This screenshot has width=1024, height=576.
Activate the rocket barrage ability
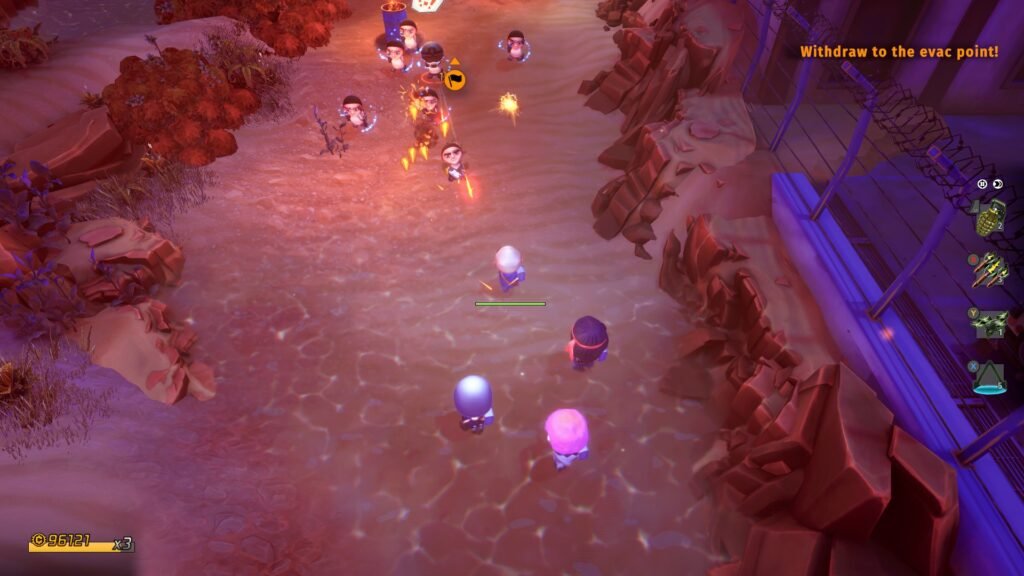(x=989, y=269)
